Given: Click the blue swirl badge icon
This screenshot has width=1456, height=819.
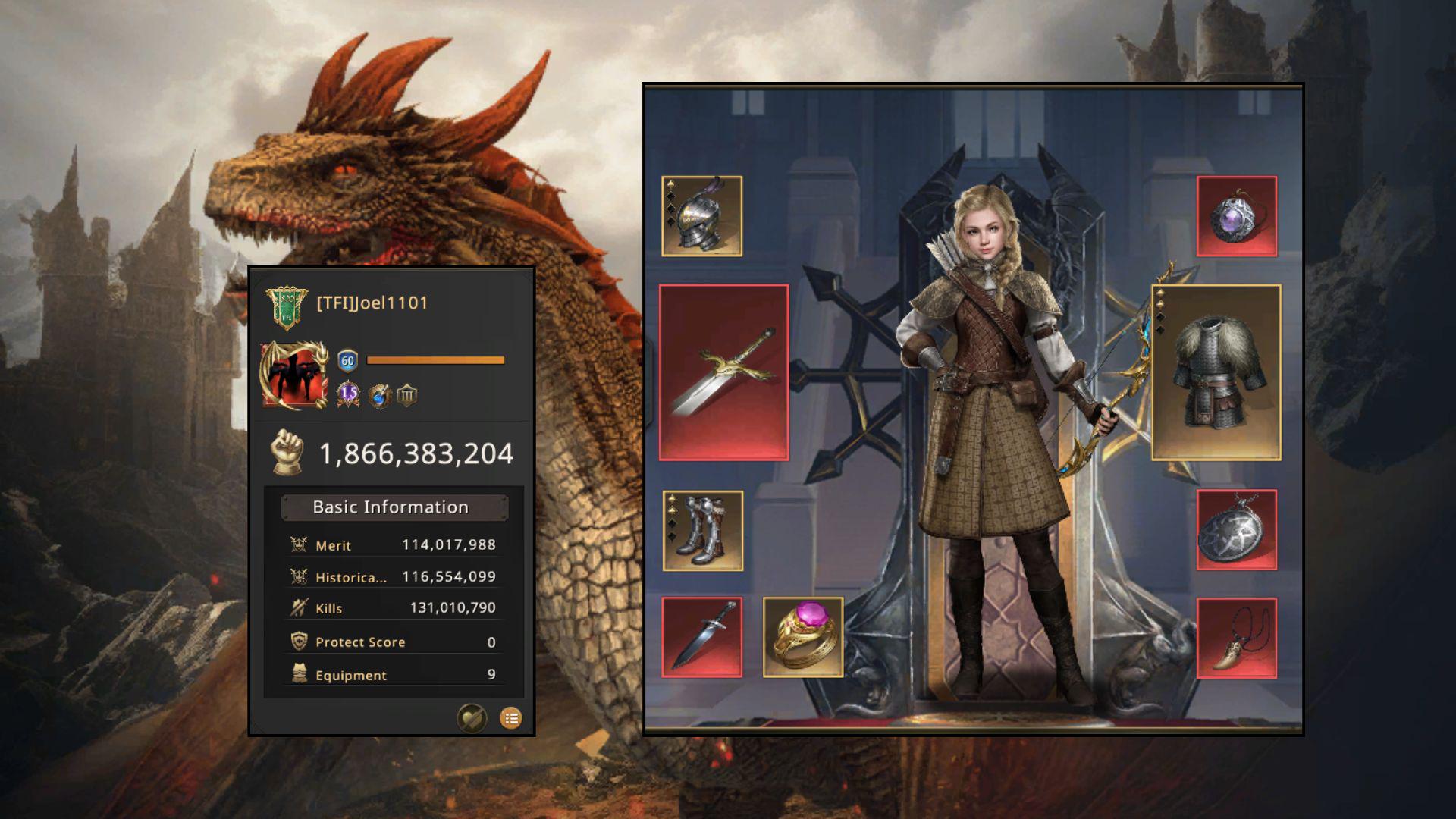Looking at the screenshot, I should [379, 395].
